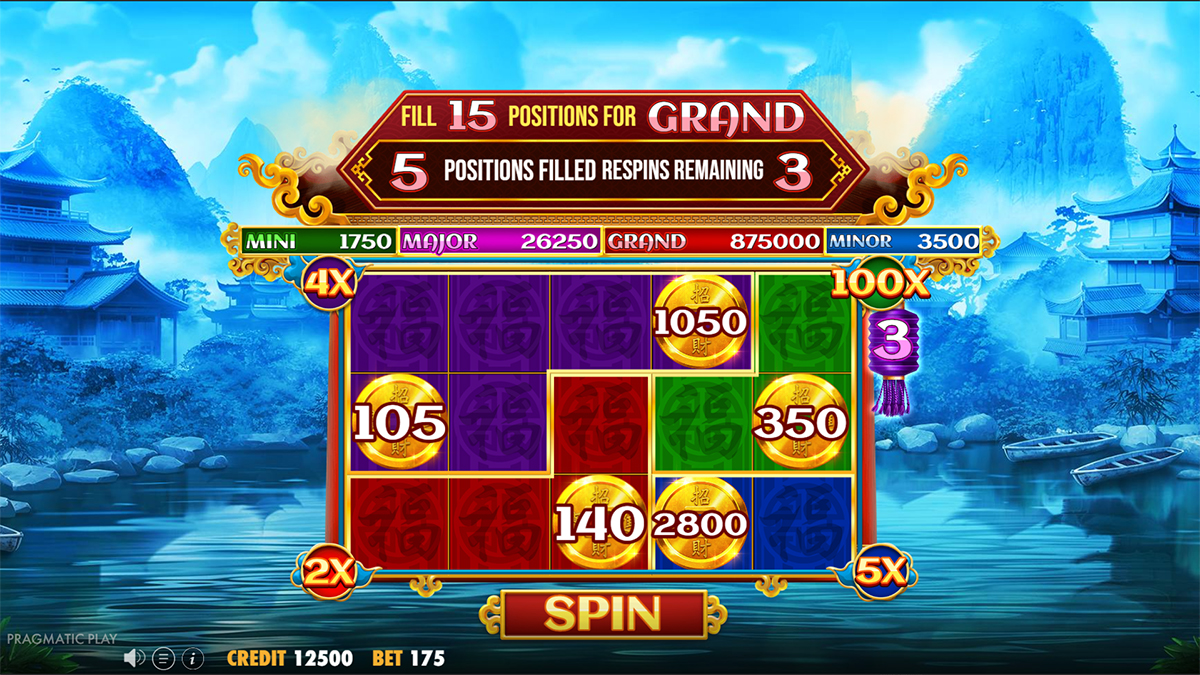This screenshot has width=1200, height=675.
Task: Click the SPIN button
Action: click(x=602, y=613)
